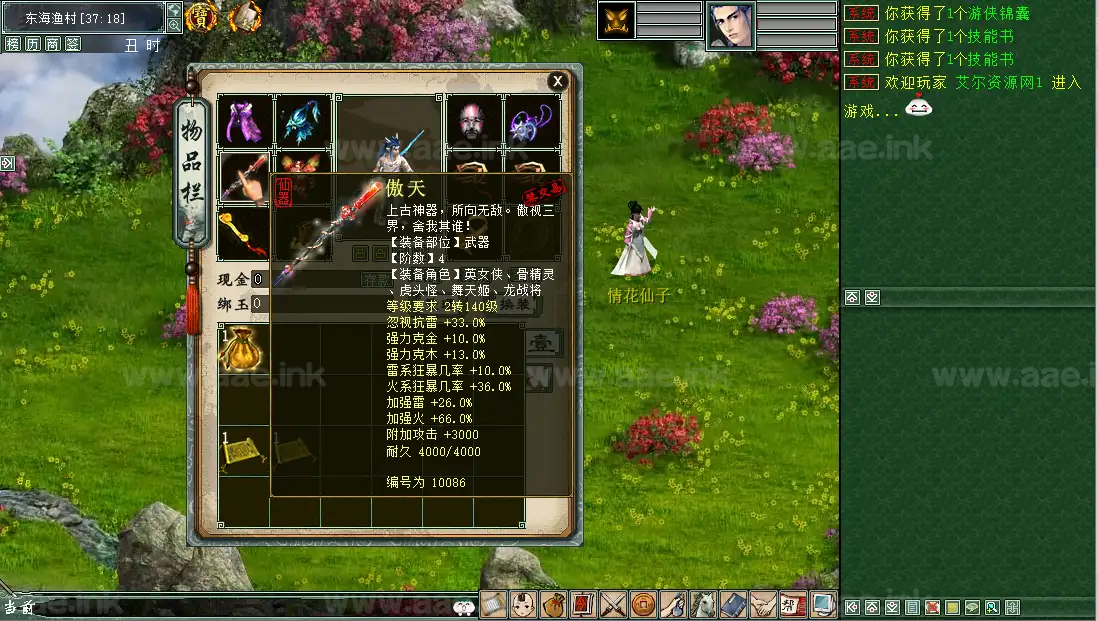1098x621 pixels.
Task: Open the blue book toolbar icon
Action: click(x=733, y=605)
